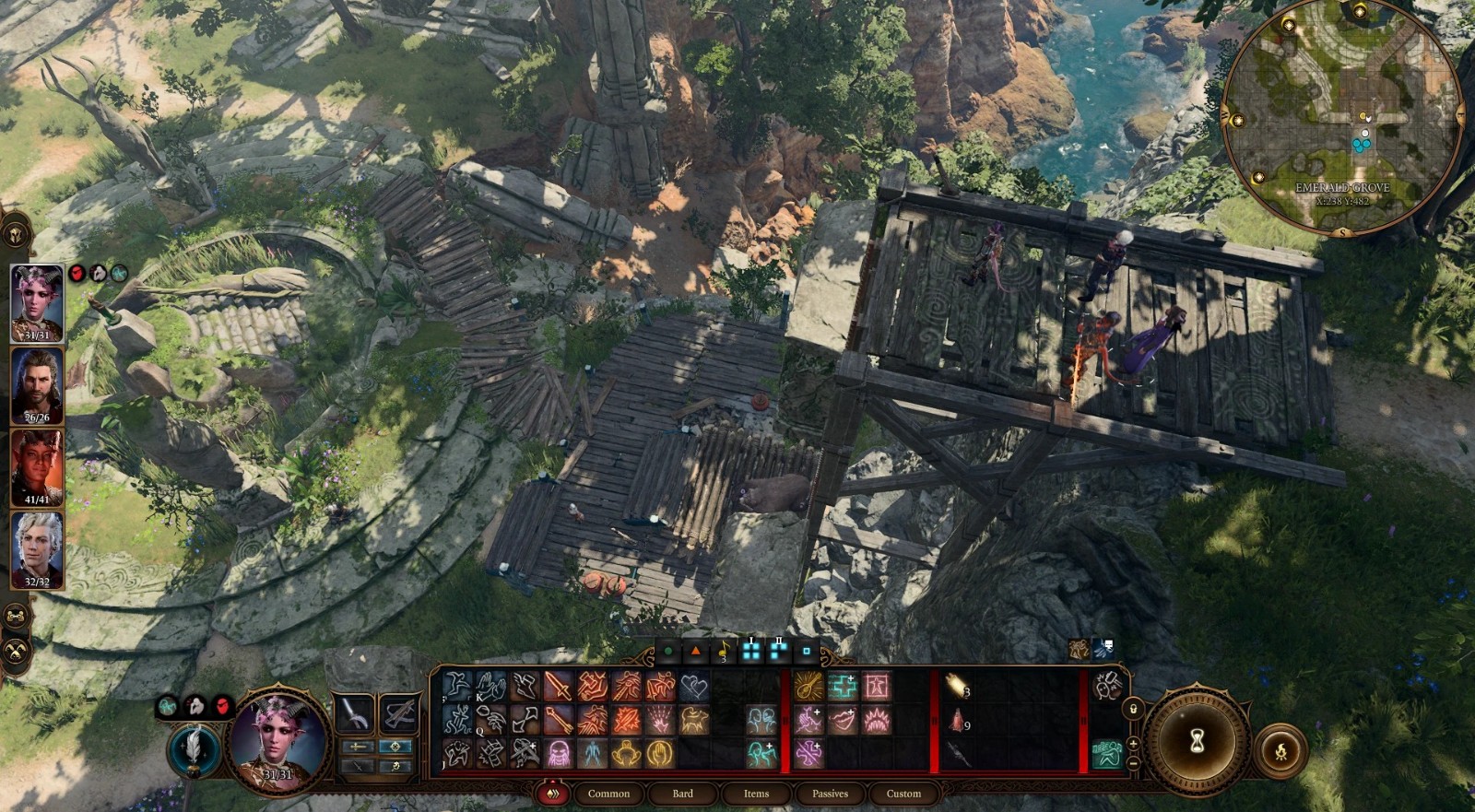Select Karlach's party portrait
The width and height of the screenshot is (1475, 812).
tap(37, 468)
